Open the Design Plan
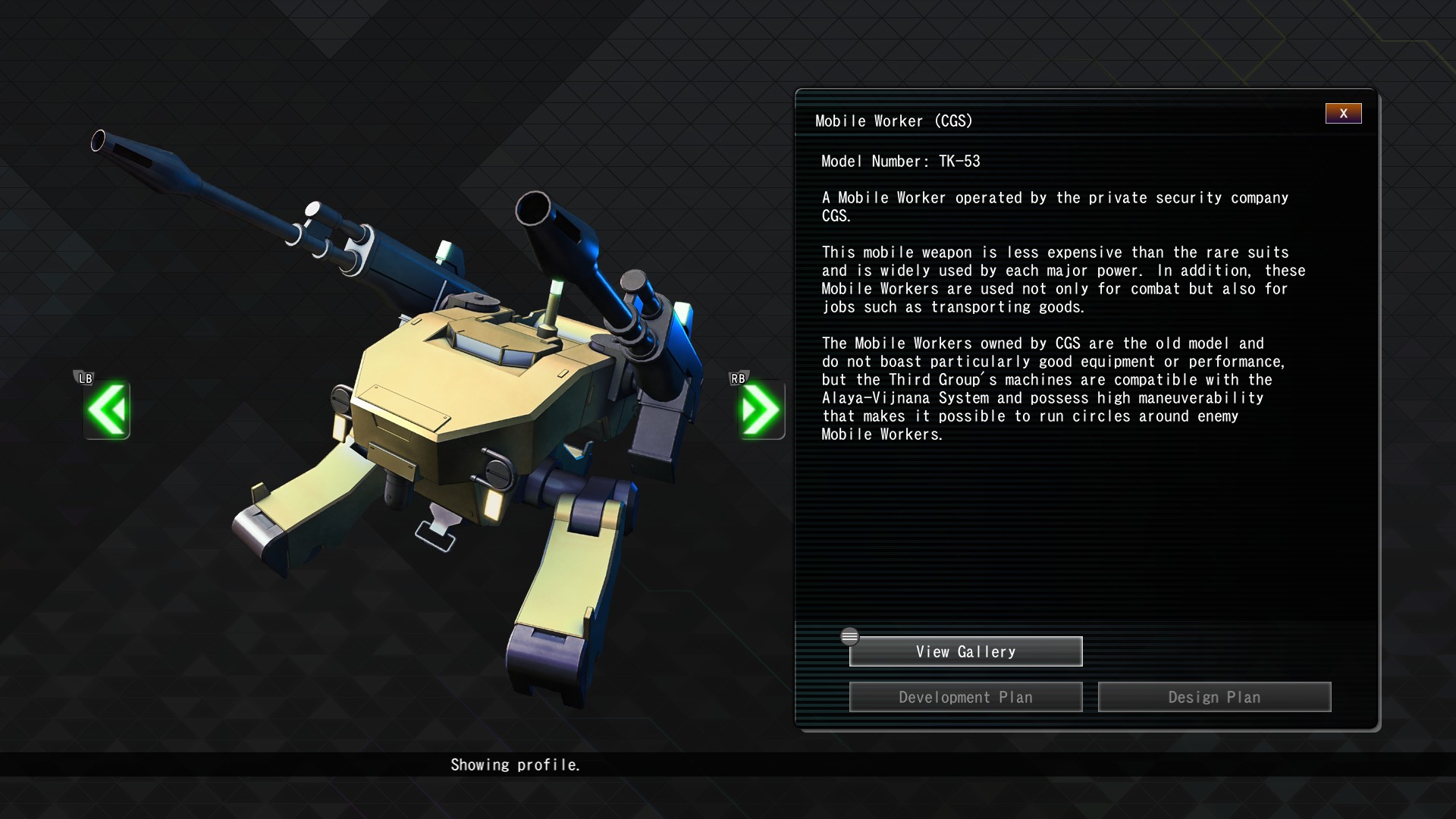Screen dimensions: 1456x819 point(1214,697)
